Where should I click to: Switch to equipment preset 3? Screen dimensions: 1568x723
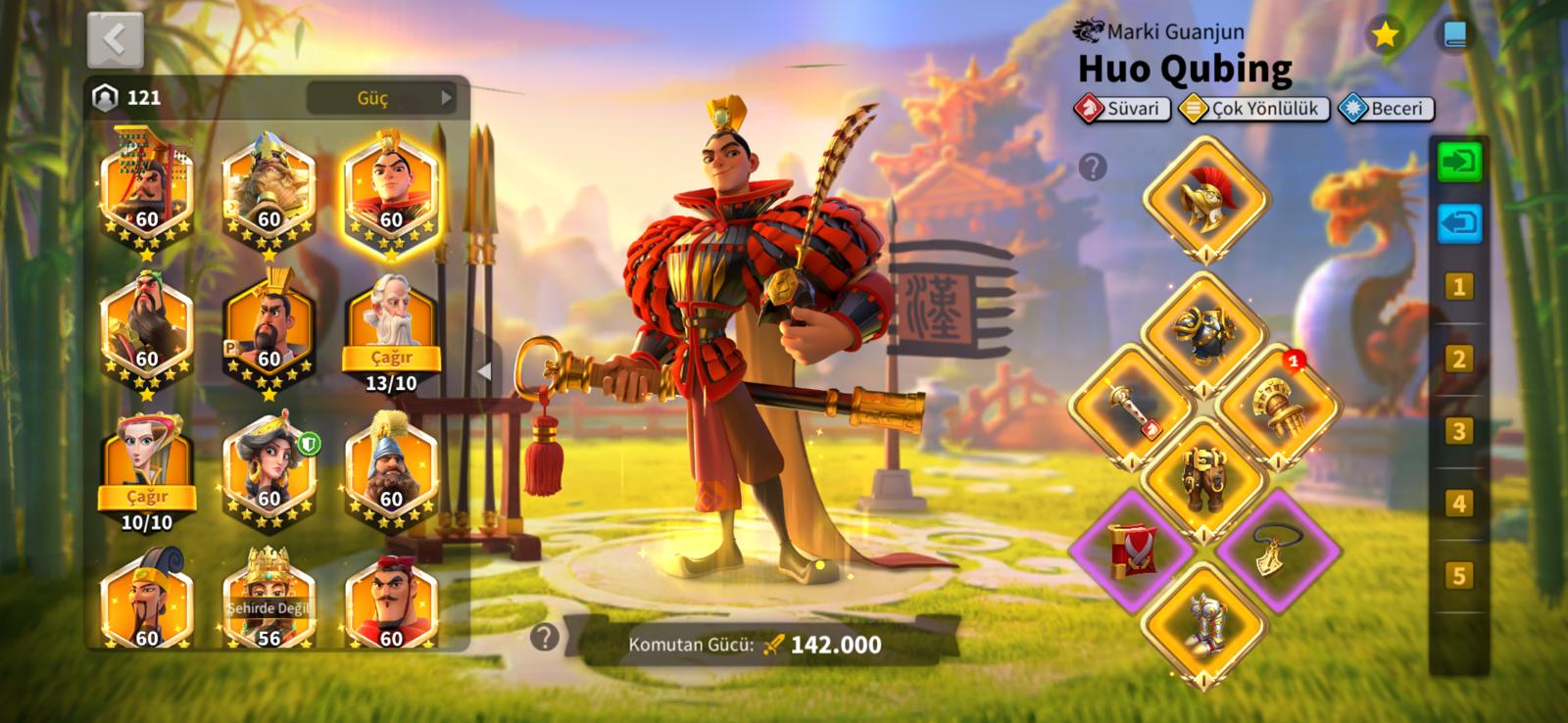click(1458, 431)
